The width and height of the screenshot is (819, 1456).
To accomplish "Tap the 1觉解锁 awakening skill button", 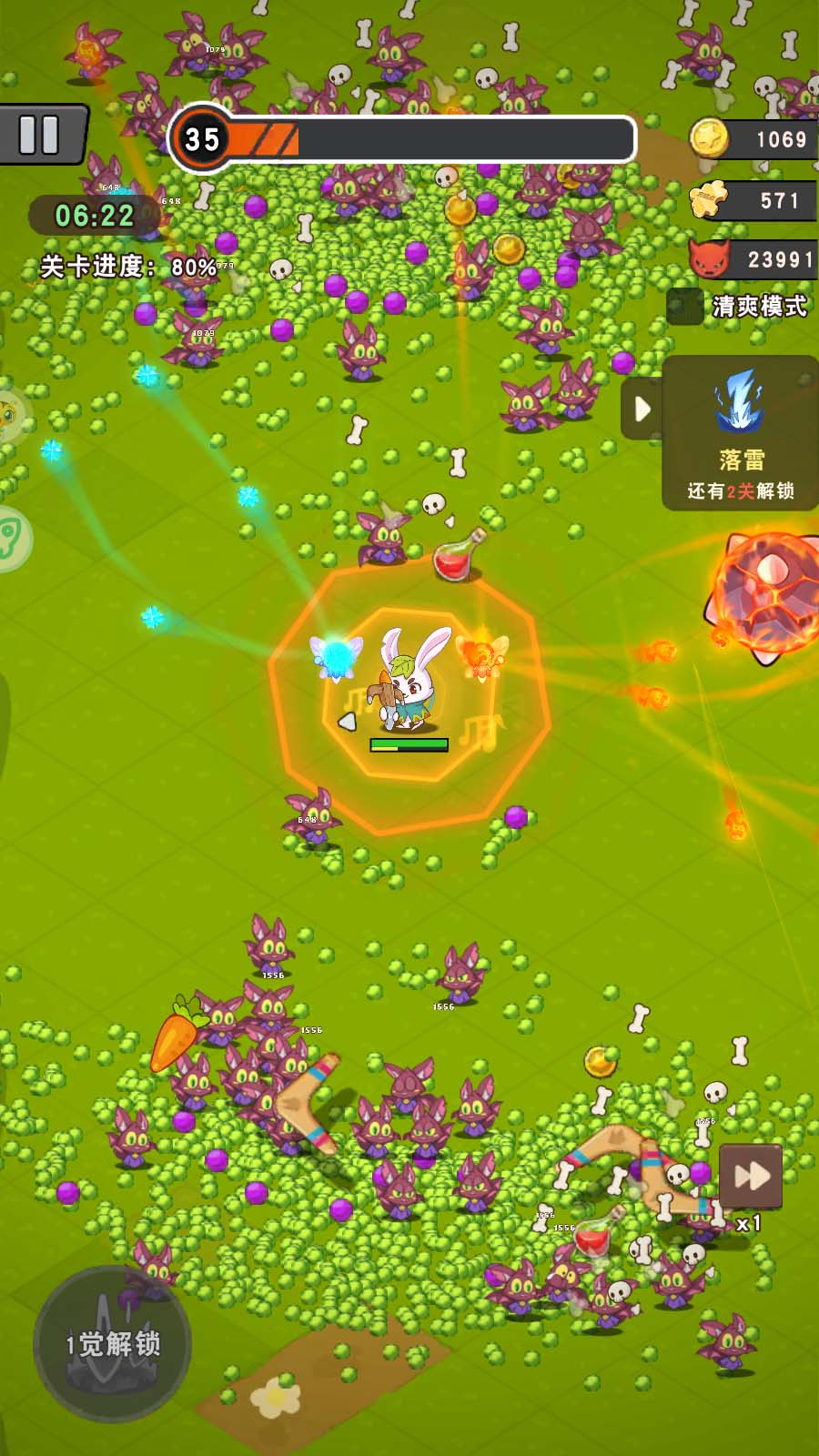I will click(112, 1343).
